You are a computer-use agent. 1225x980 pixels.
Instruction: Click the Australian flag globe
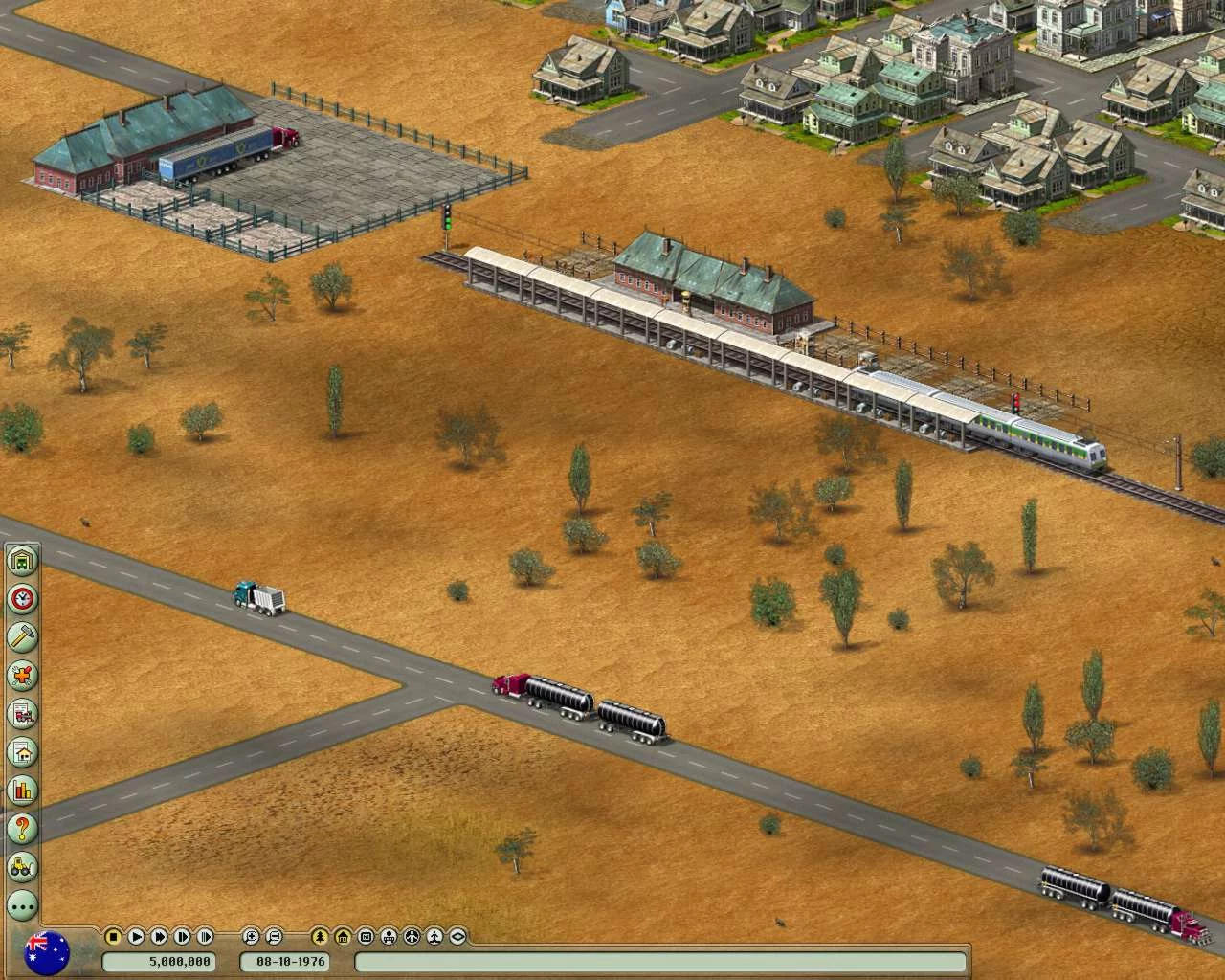point(48,952)
